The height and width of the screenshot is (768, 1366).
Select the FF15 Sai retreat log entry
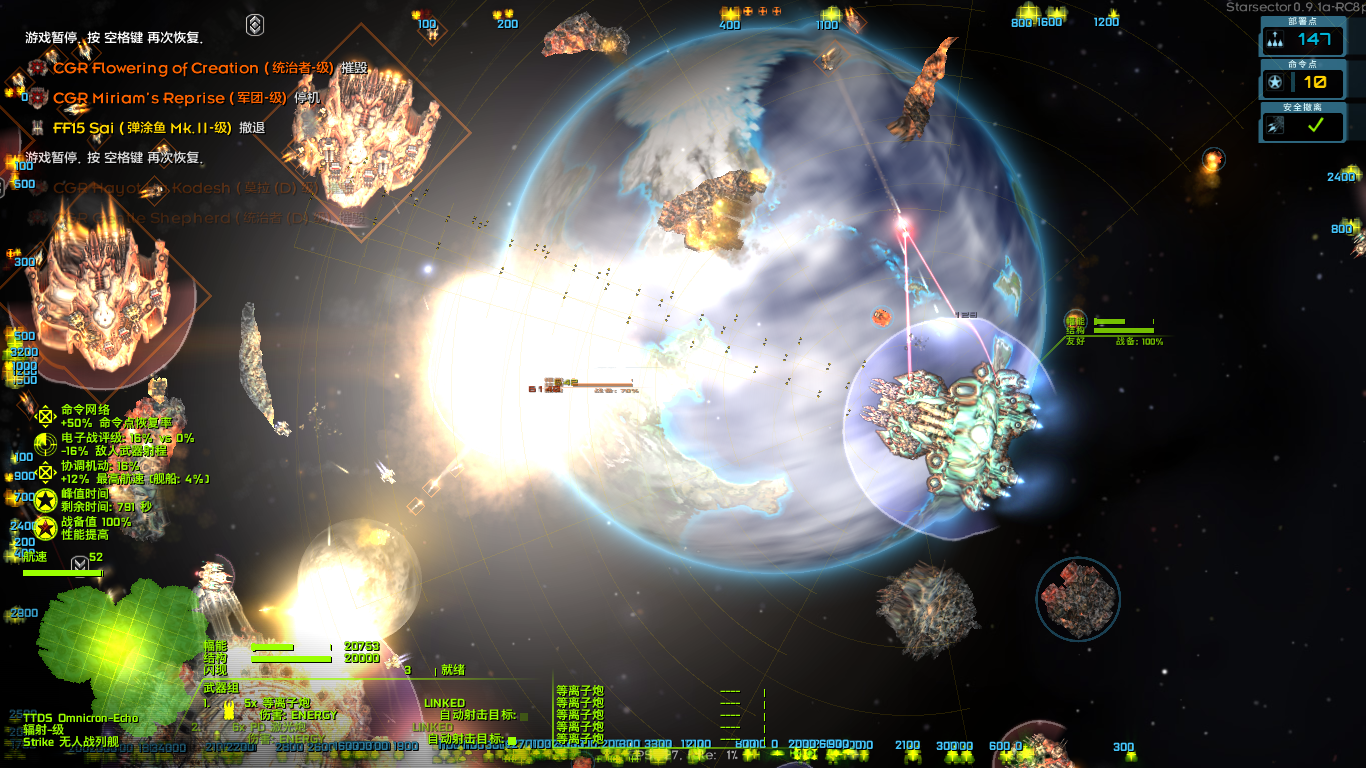pos(142,128)
